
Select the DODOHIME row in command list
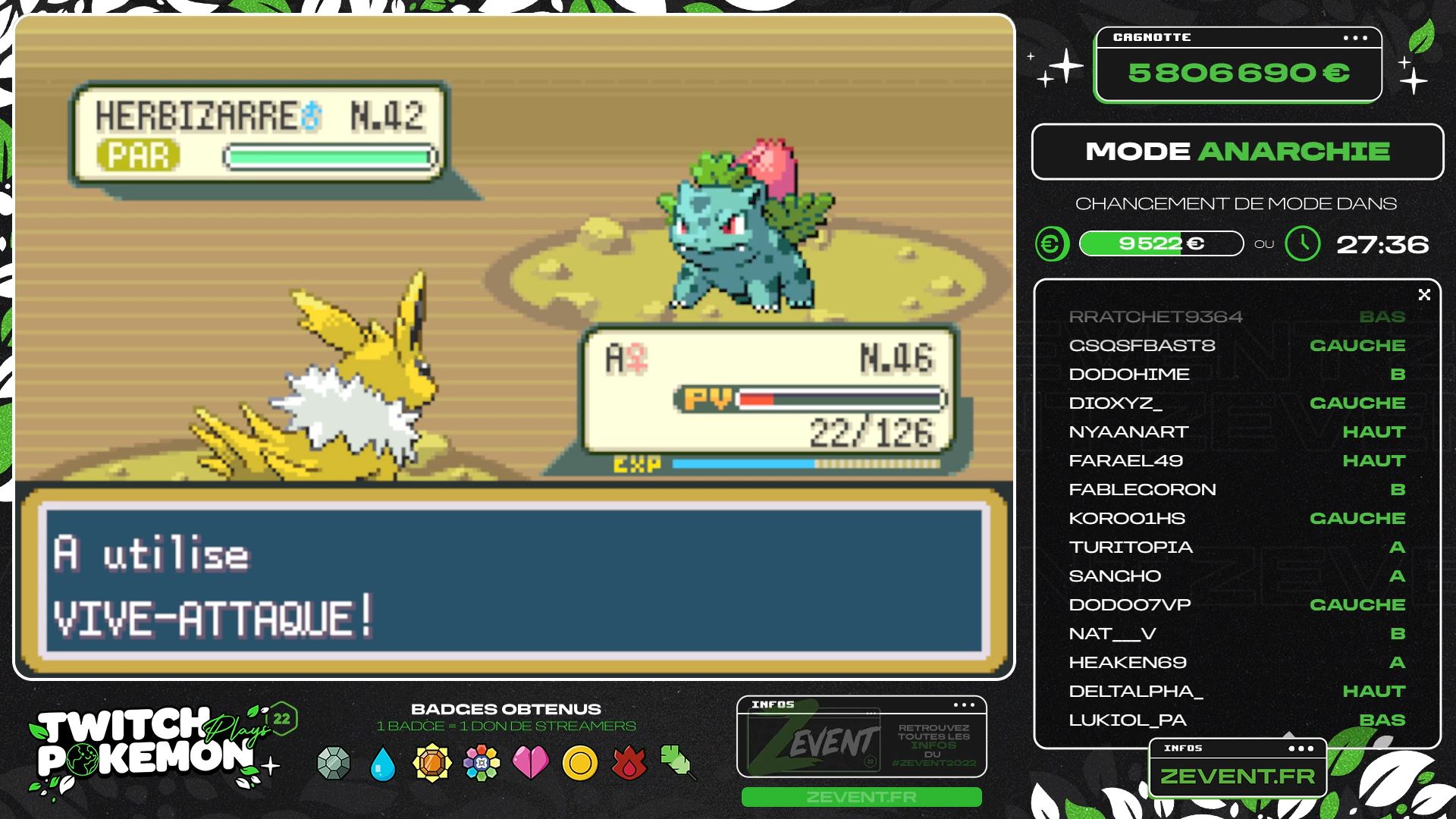pos(1237,375)
